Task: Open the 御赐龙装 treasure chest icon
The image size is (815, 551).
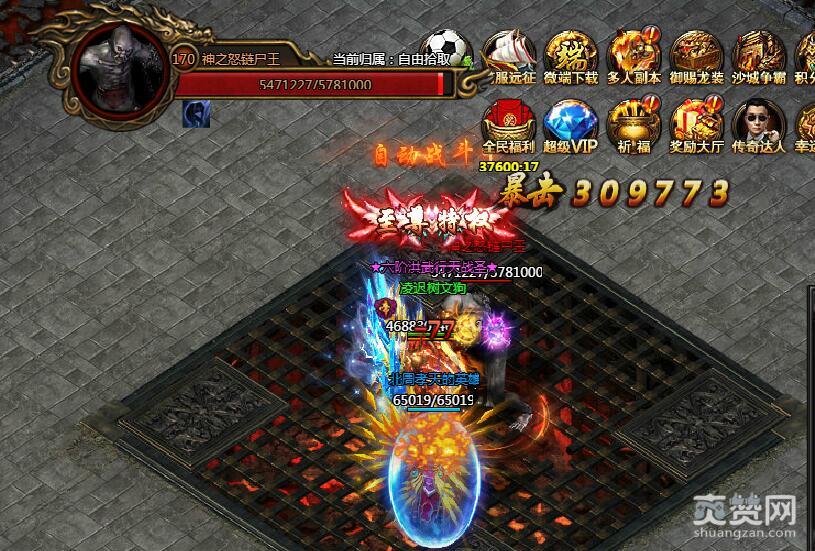Action: click(696, 55)
